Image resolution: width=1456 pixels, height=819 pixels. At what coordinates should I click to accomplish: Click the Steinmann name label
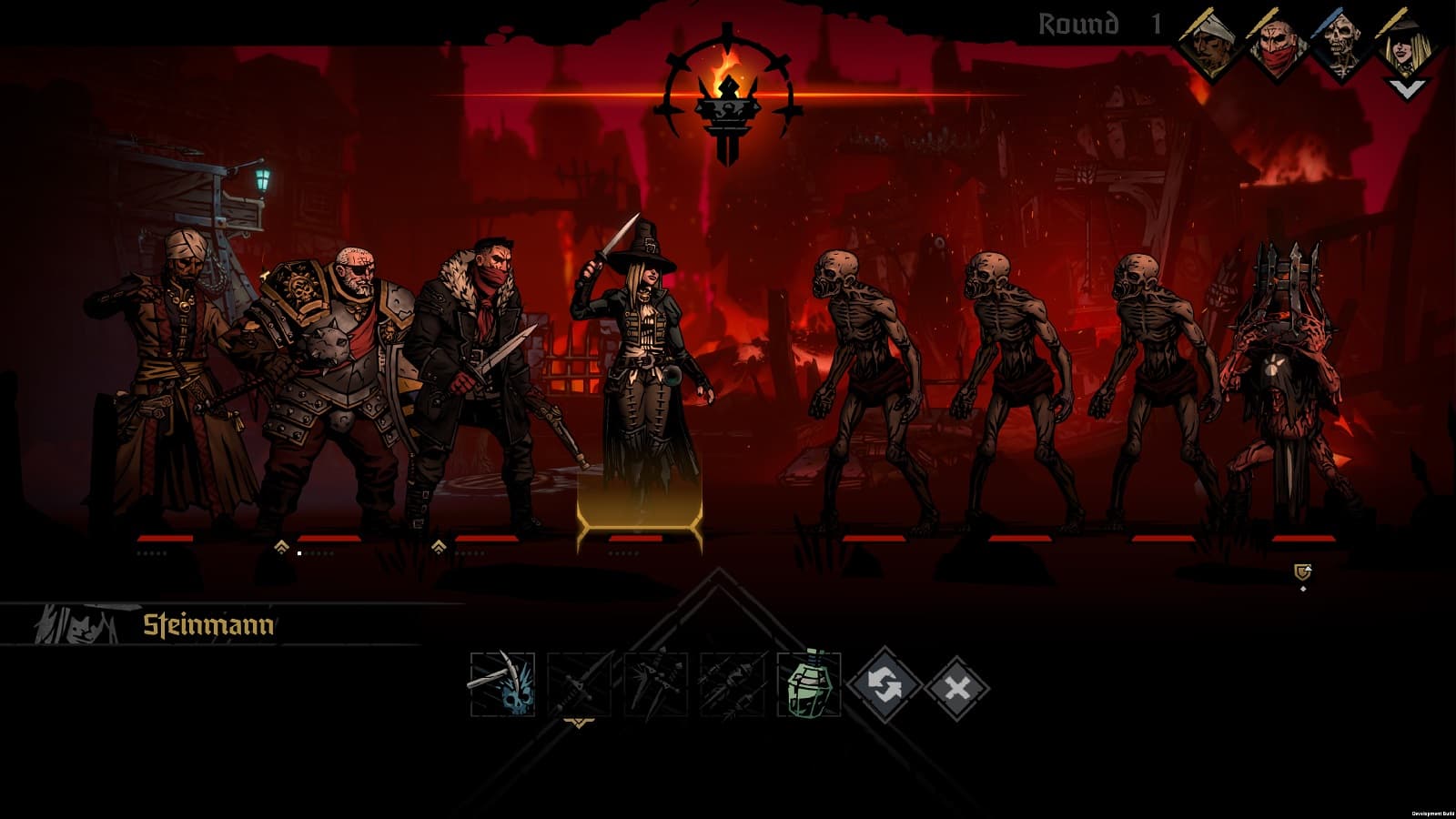click(x=209, y=624)
